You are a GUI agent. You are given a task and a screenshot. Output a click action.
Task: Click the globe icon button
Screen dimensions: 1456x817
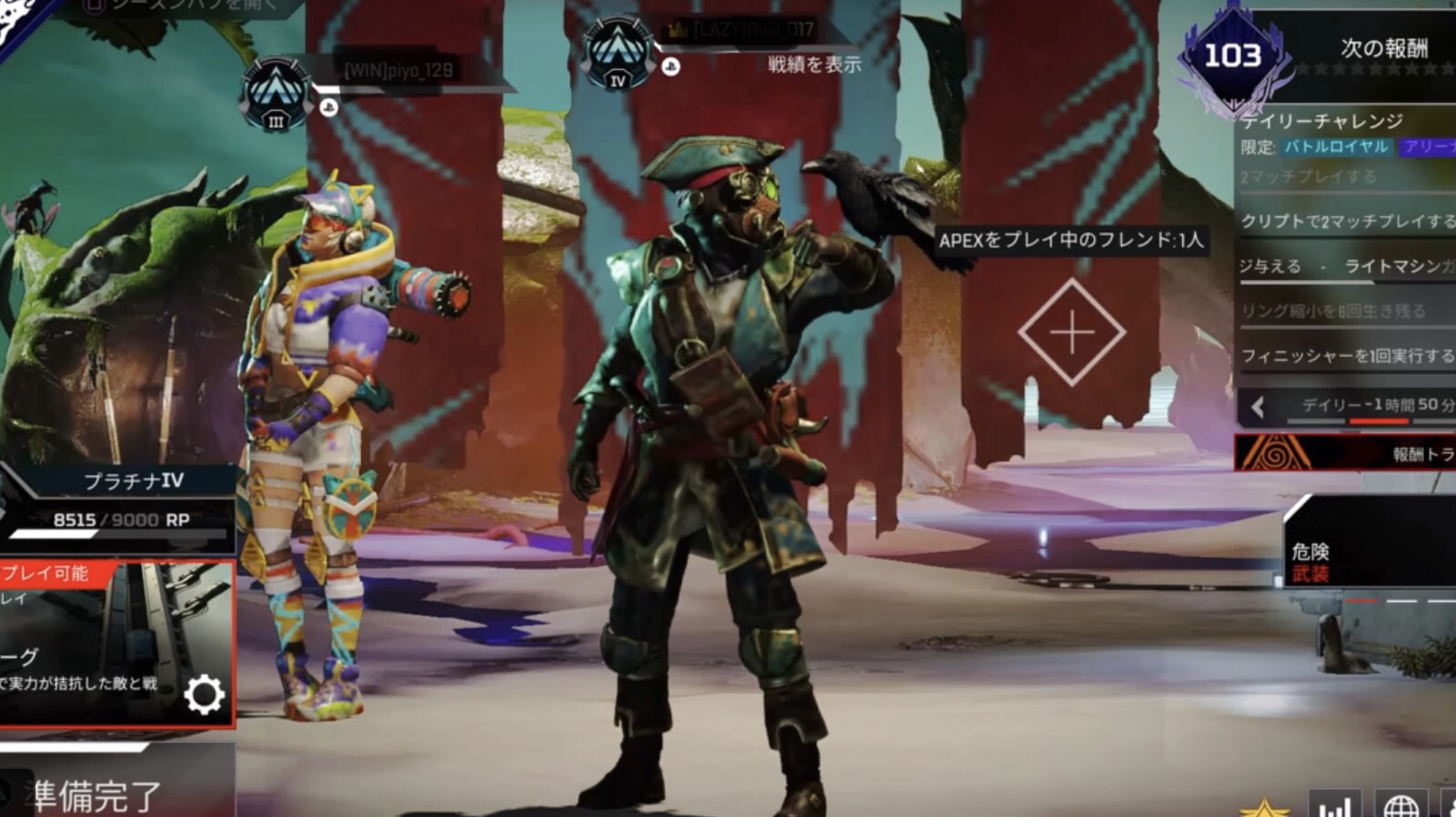(x=1401, y=805)
